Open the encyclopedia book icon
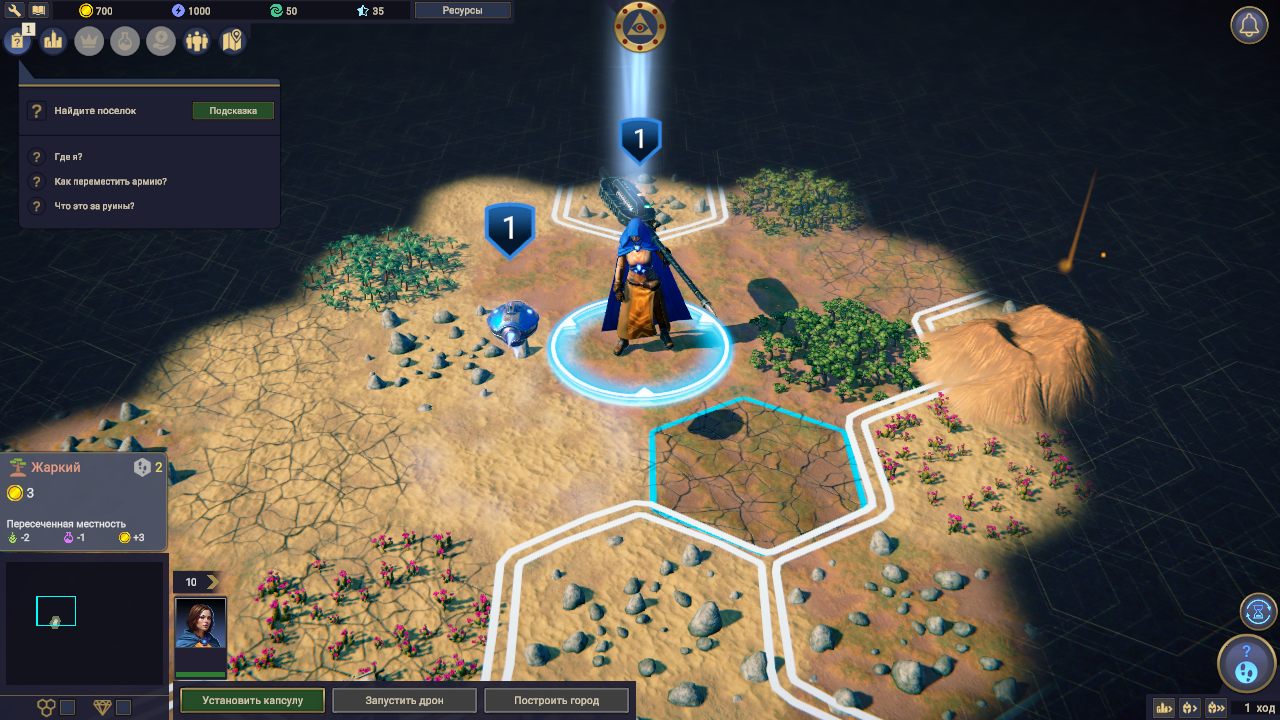 click(x=39, y=10)
